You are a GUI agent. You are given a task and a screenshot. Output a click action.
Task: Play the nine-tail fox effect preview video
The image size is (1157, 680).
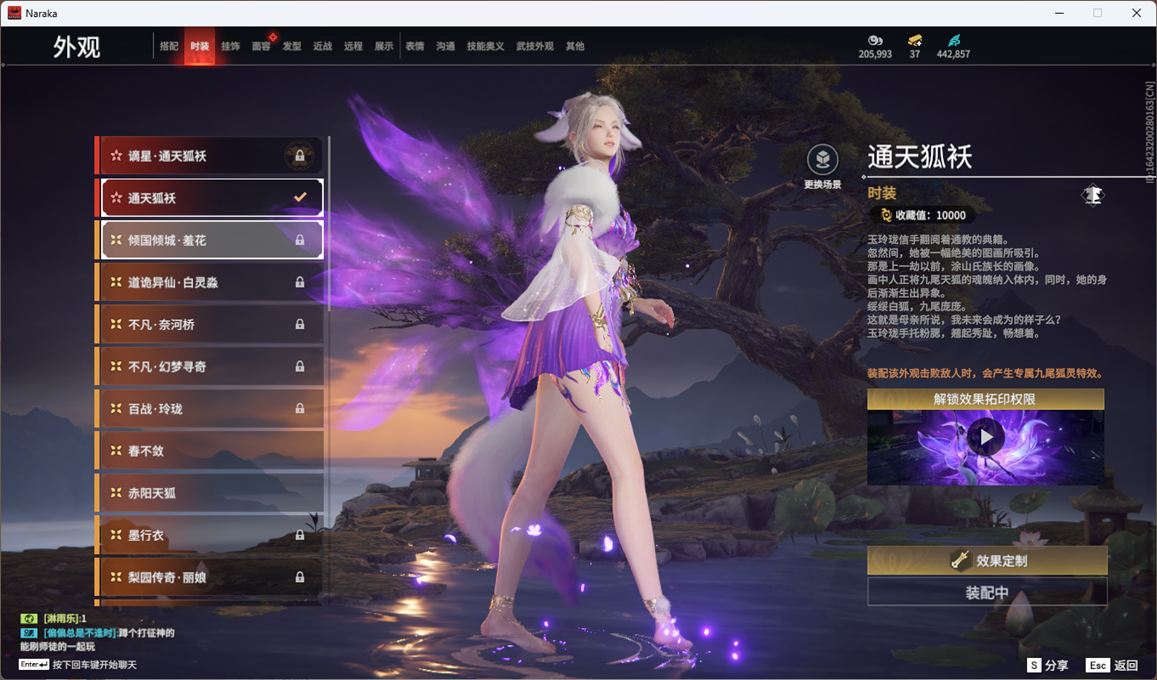pos(986,437)
